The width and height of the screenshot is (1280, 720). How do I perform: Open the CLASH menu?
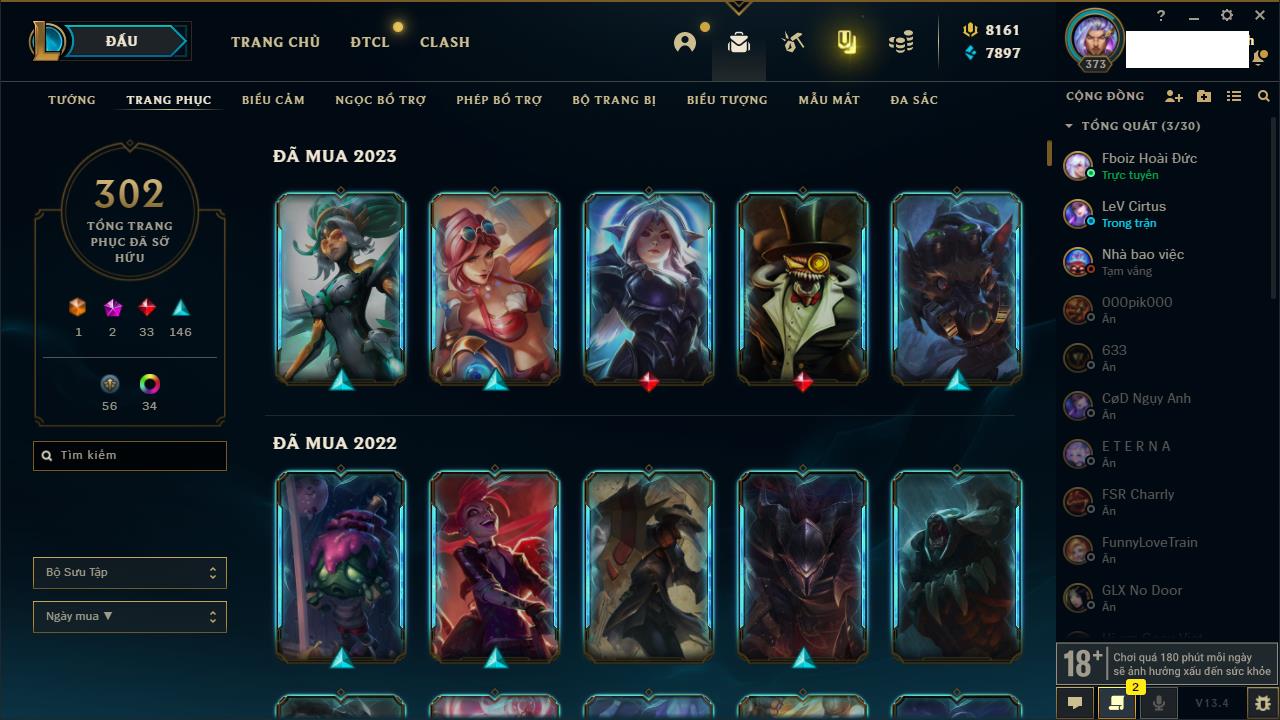445,42
